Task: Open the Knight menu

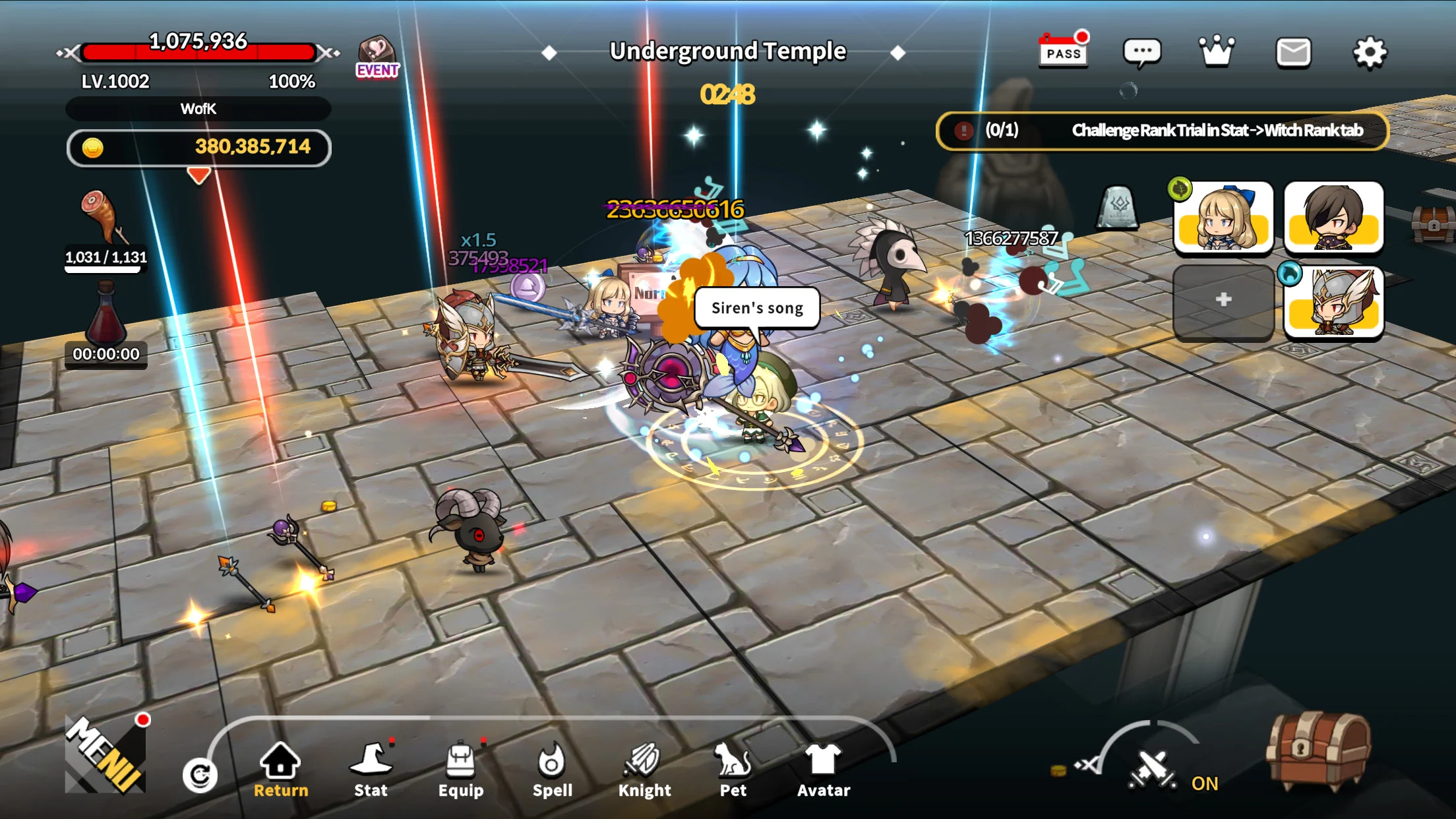Action: click(x=644, y=770)
